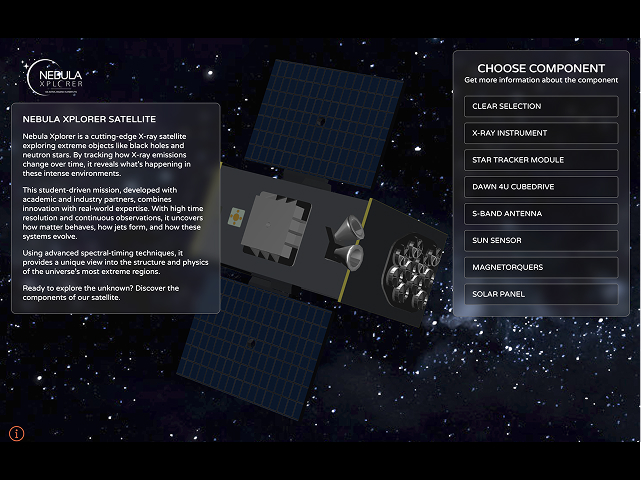Open the orange info icon
This screenshot has height=480, width=641.
[x=16, y=433]
